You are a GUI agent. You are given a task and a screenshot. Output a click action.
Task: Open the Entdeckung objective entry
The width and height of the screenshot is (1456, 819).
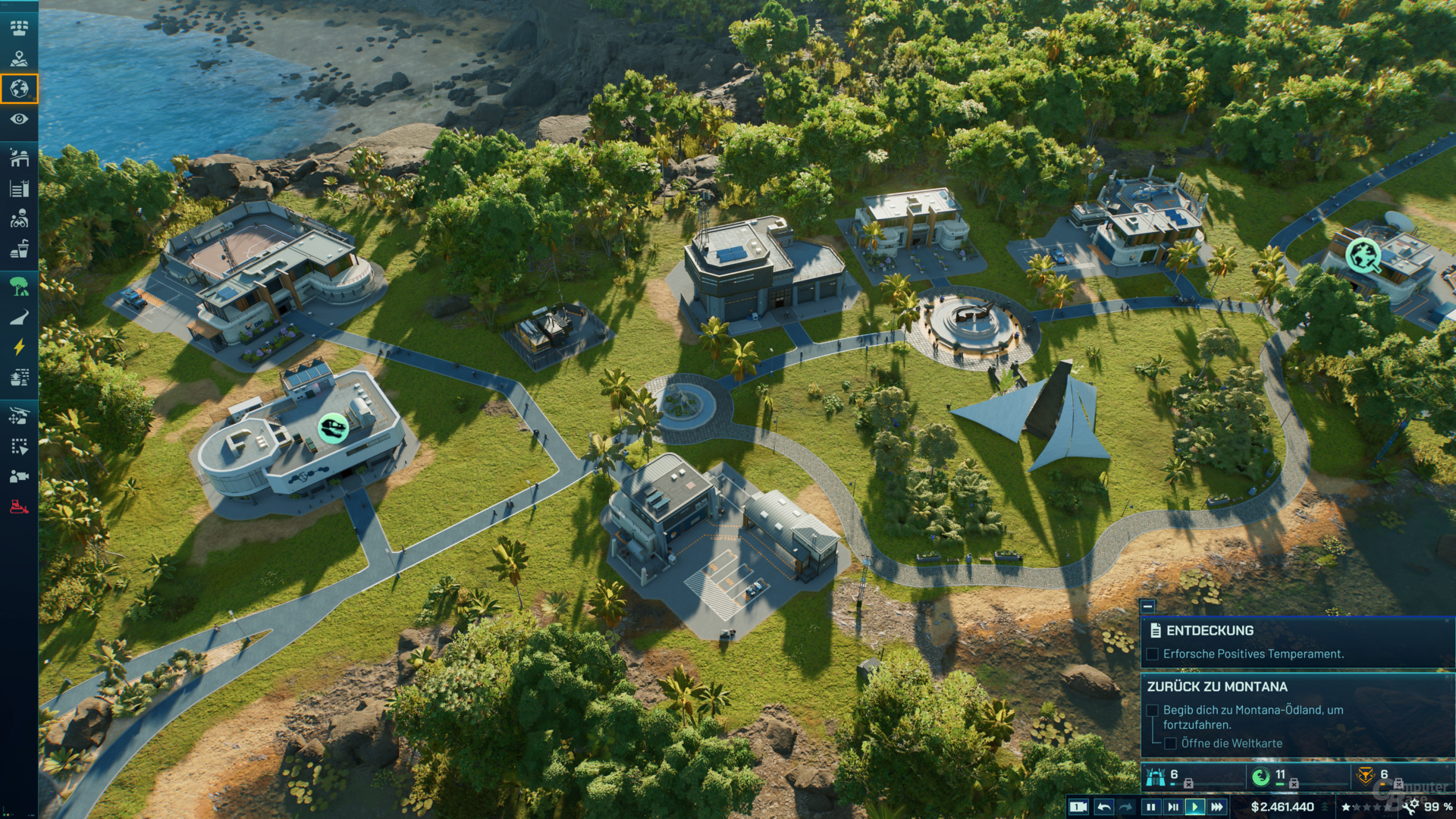tap(1210, 630)
